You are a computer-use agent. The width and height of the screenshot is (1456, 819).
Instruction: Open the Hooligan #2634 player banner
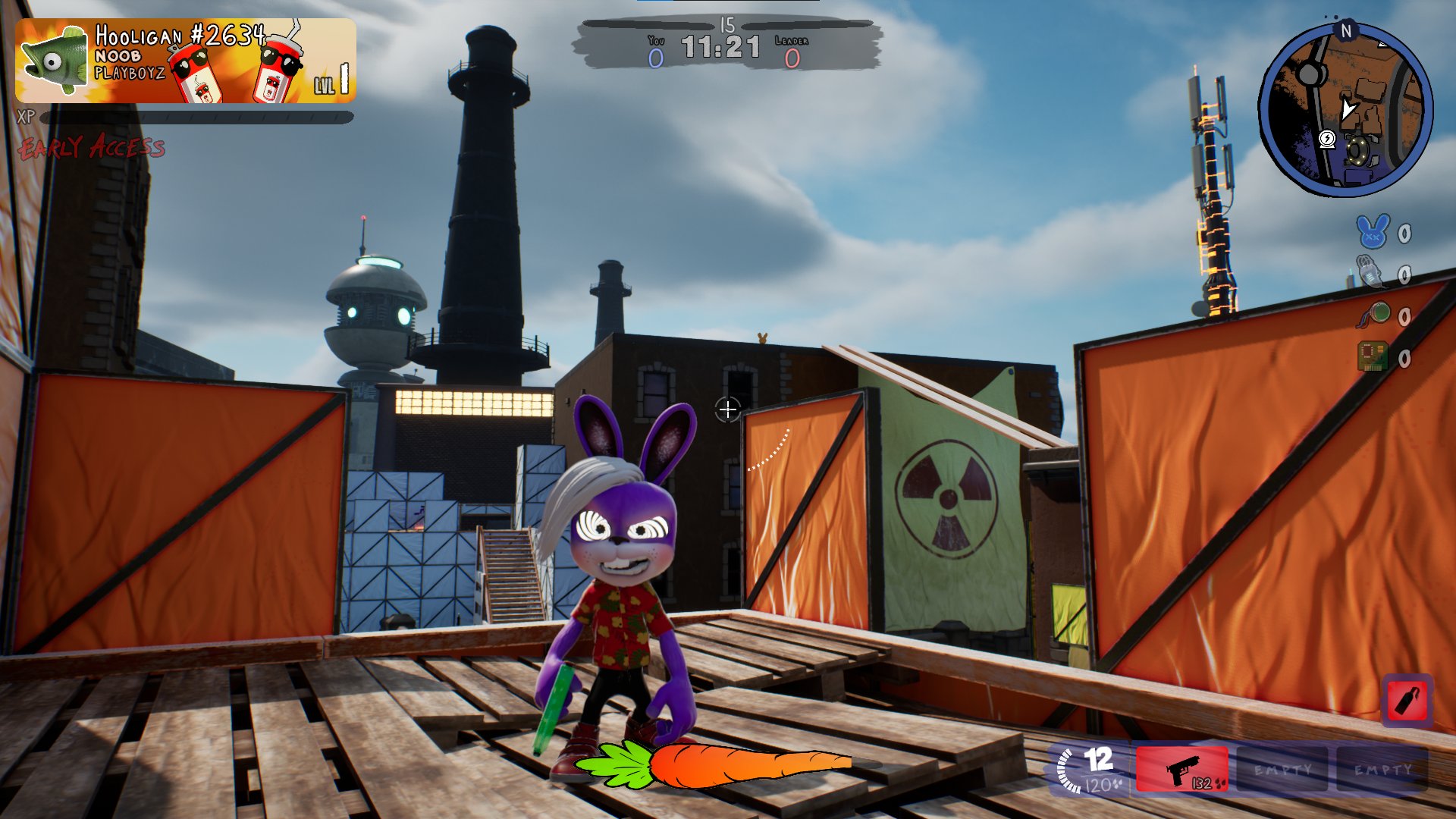point(186,61)
